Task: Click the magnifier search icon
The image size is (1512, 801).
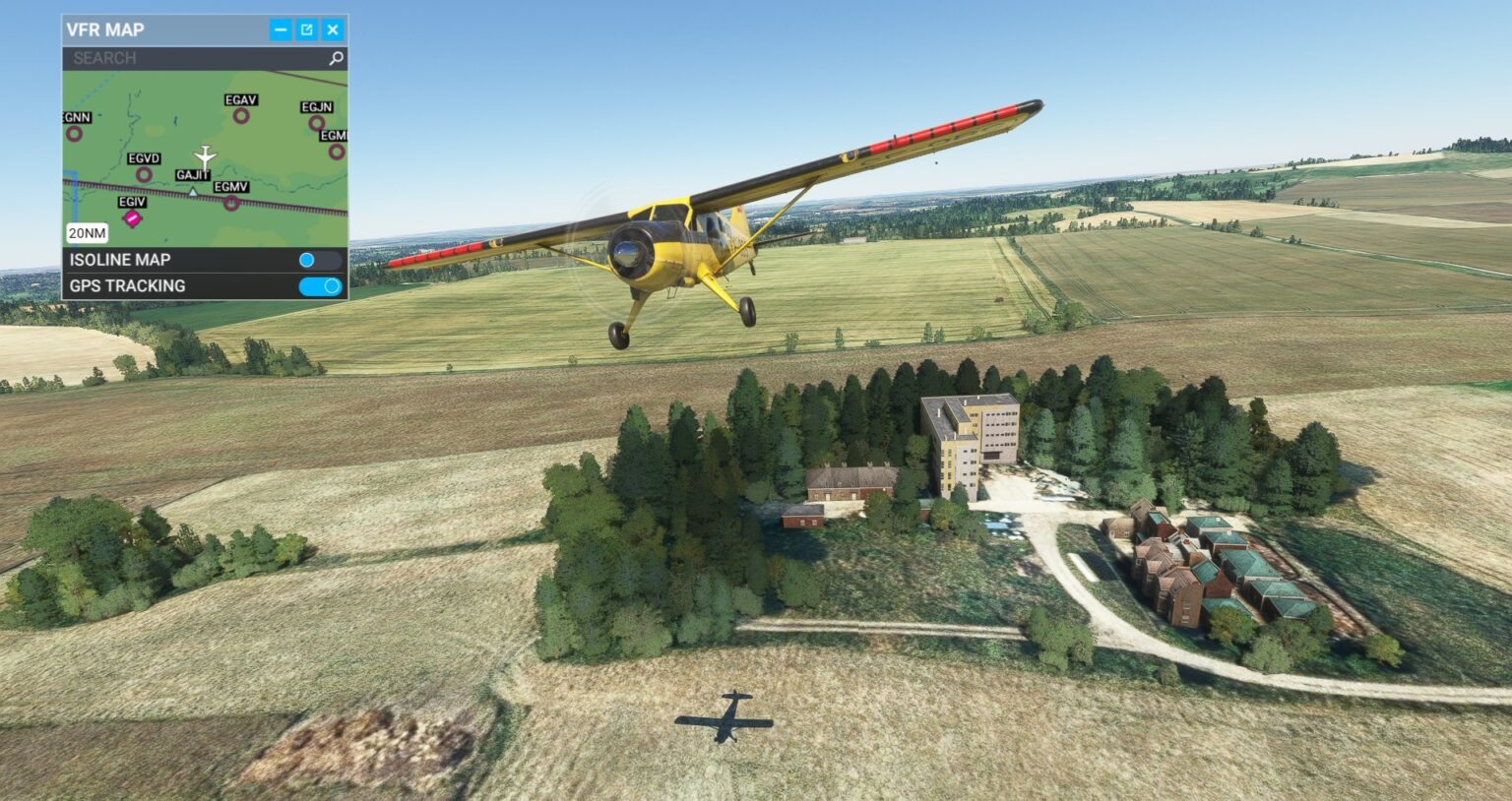Action: coord(334,57)
